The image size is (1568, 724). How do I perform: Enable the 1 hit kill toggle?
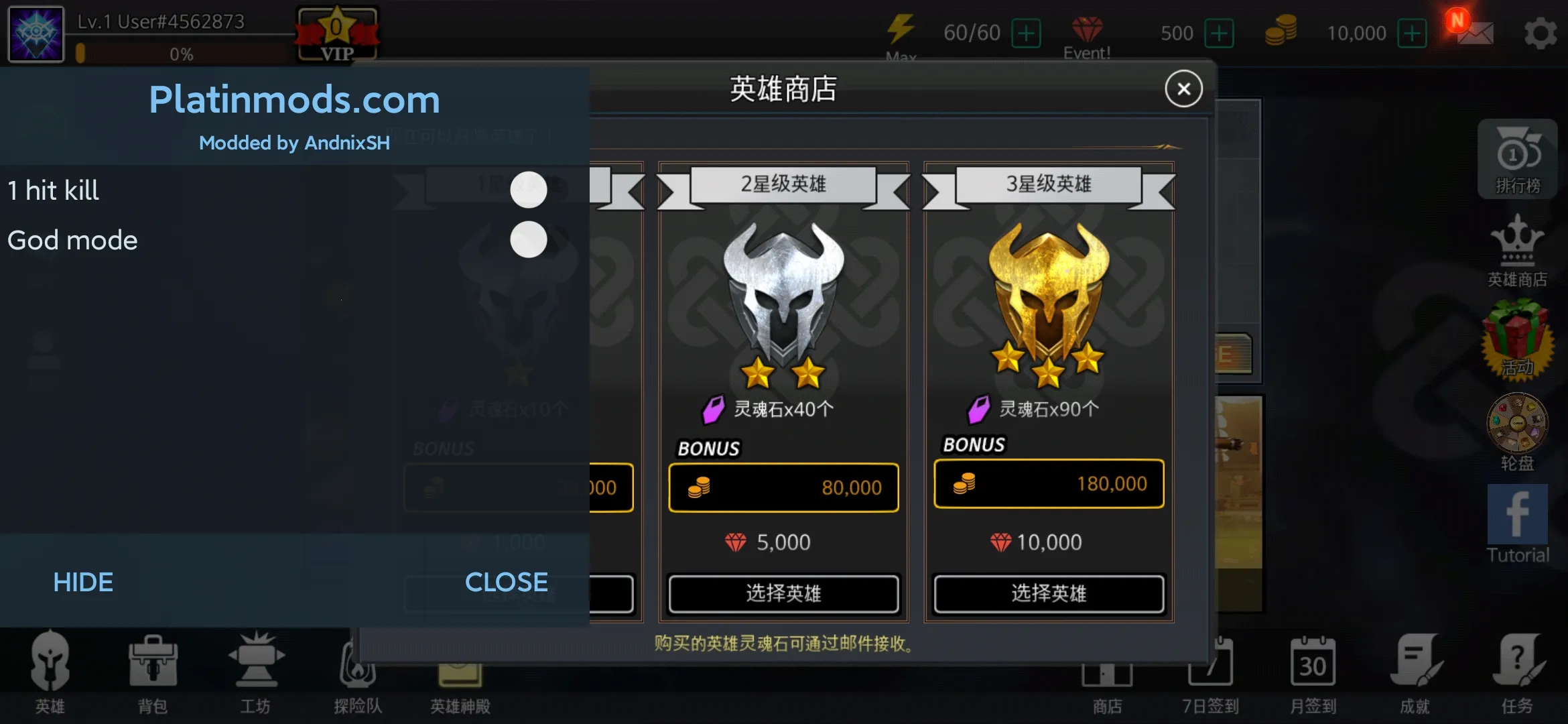pyautogui.click(x=529, y=190)
